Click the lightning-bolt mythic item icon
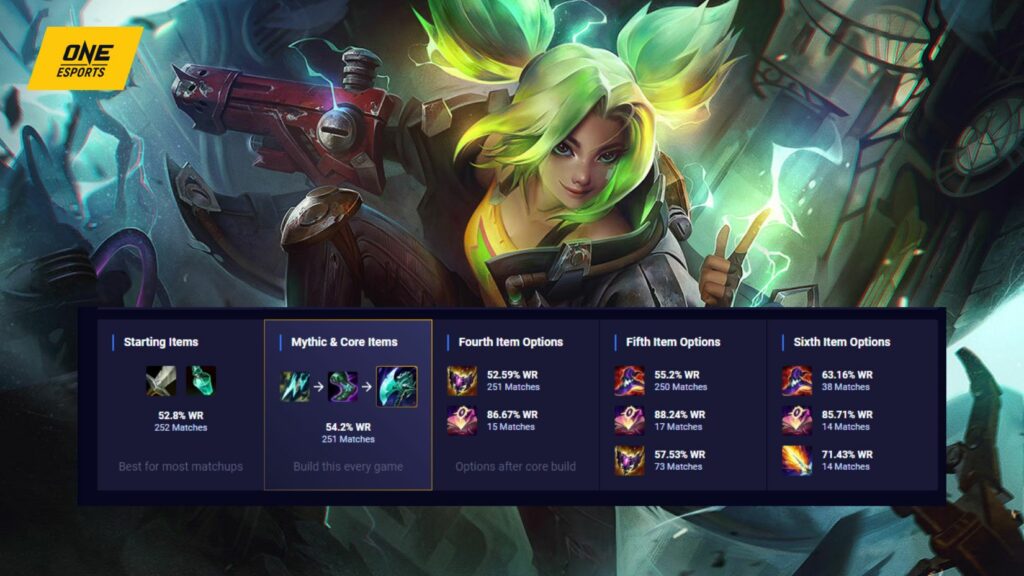The height and width of the screenshot is (576, 1024). coord(296,386)
